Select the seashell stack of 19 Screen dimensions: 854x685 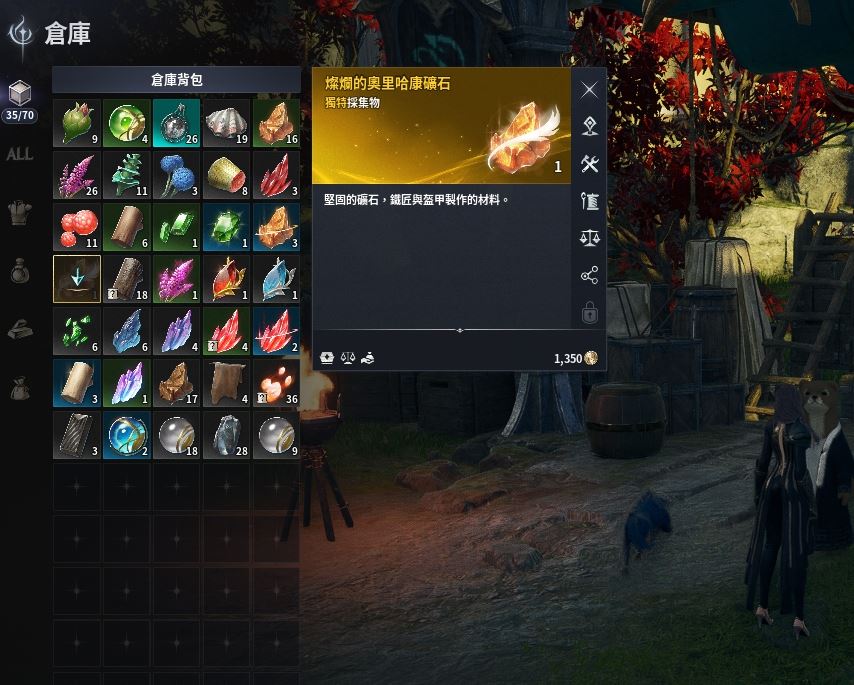click(x=227, y=123)
